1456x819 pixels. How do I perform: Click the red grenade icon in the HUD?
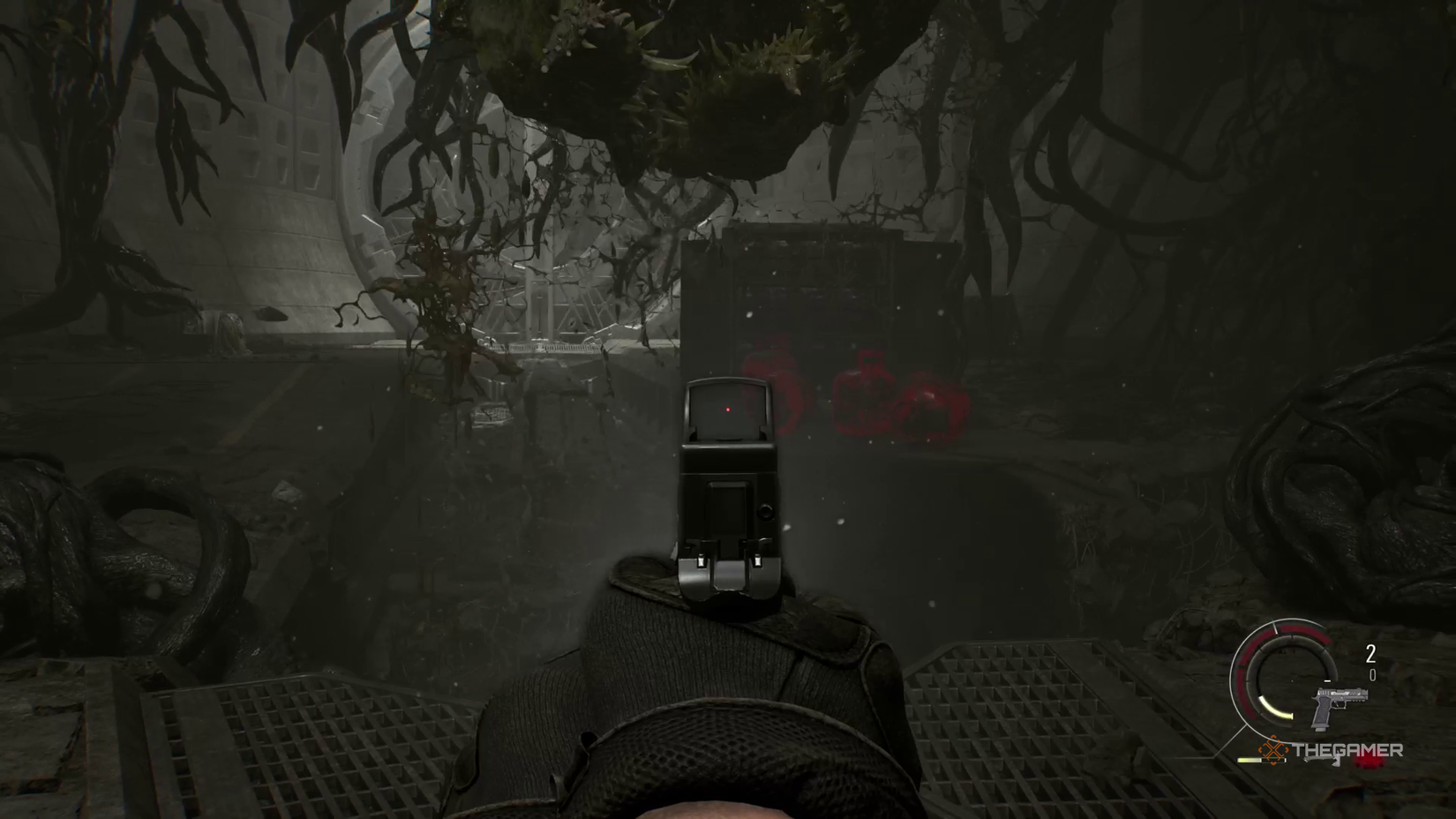(1369, 761)
